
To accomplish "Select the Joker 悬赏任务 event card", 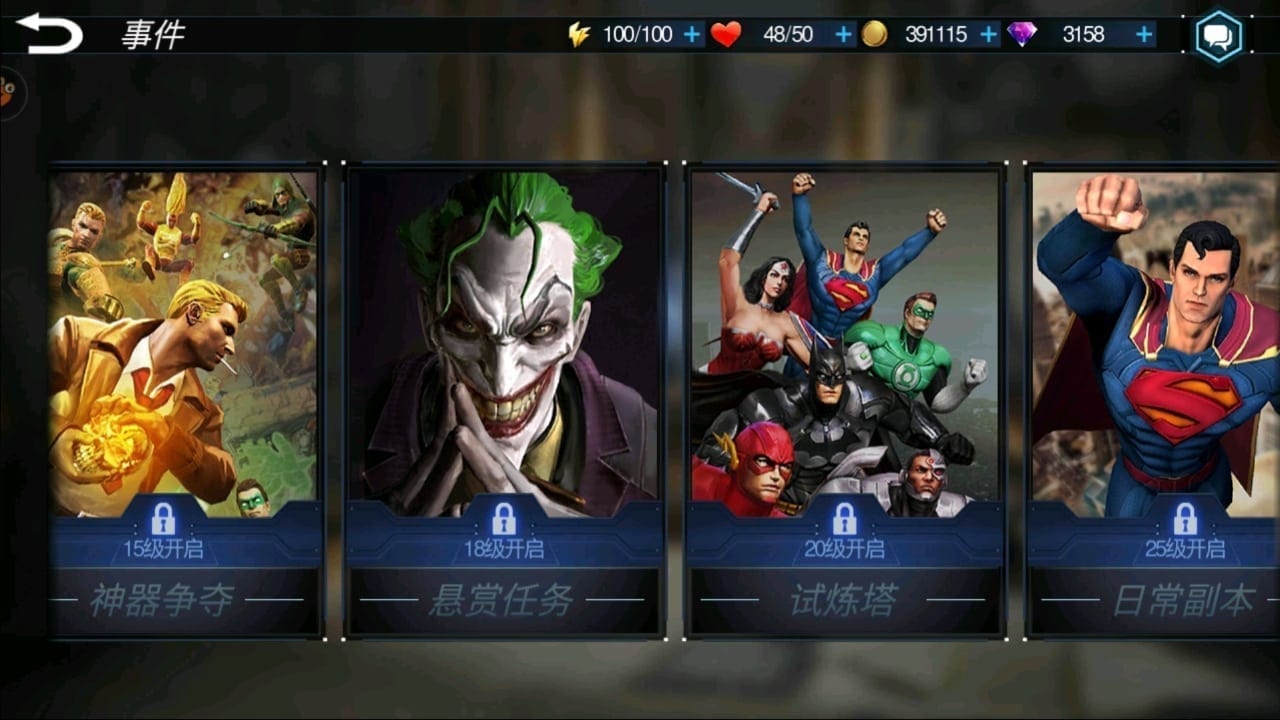I will (504, 400).
